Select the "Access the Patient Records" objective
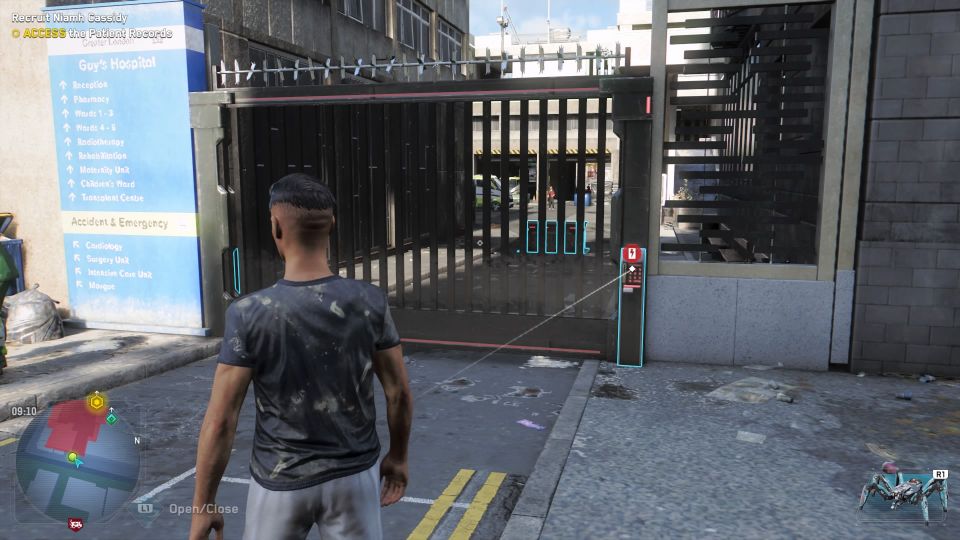 [97, 33]
